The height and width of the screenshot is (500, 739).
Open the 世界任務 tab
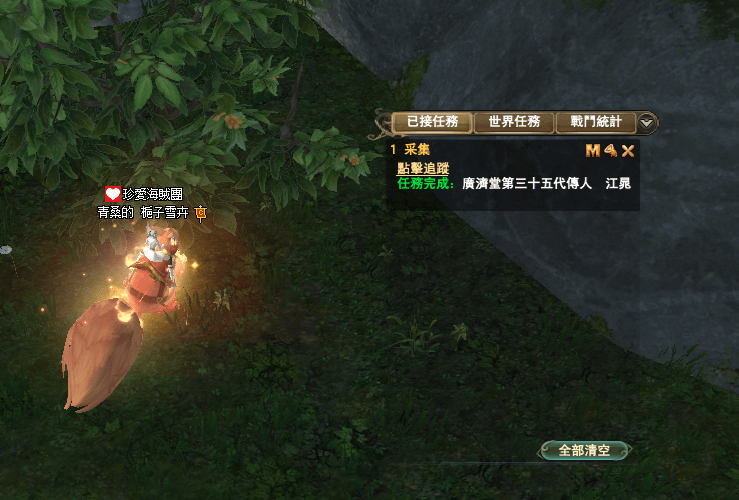click(x=514, y=122)
